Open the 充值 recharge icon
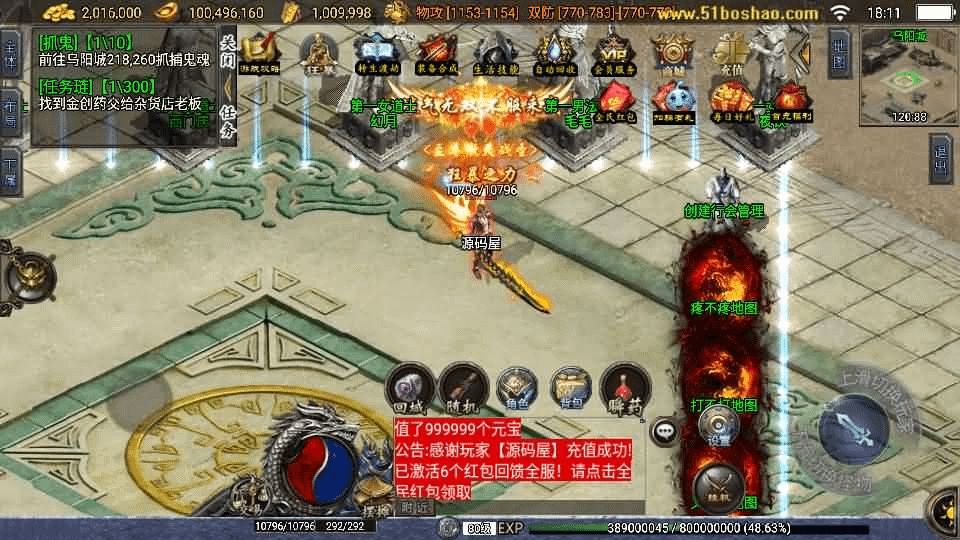Viewport: 960px width, 540px height. point(729,52)
